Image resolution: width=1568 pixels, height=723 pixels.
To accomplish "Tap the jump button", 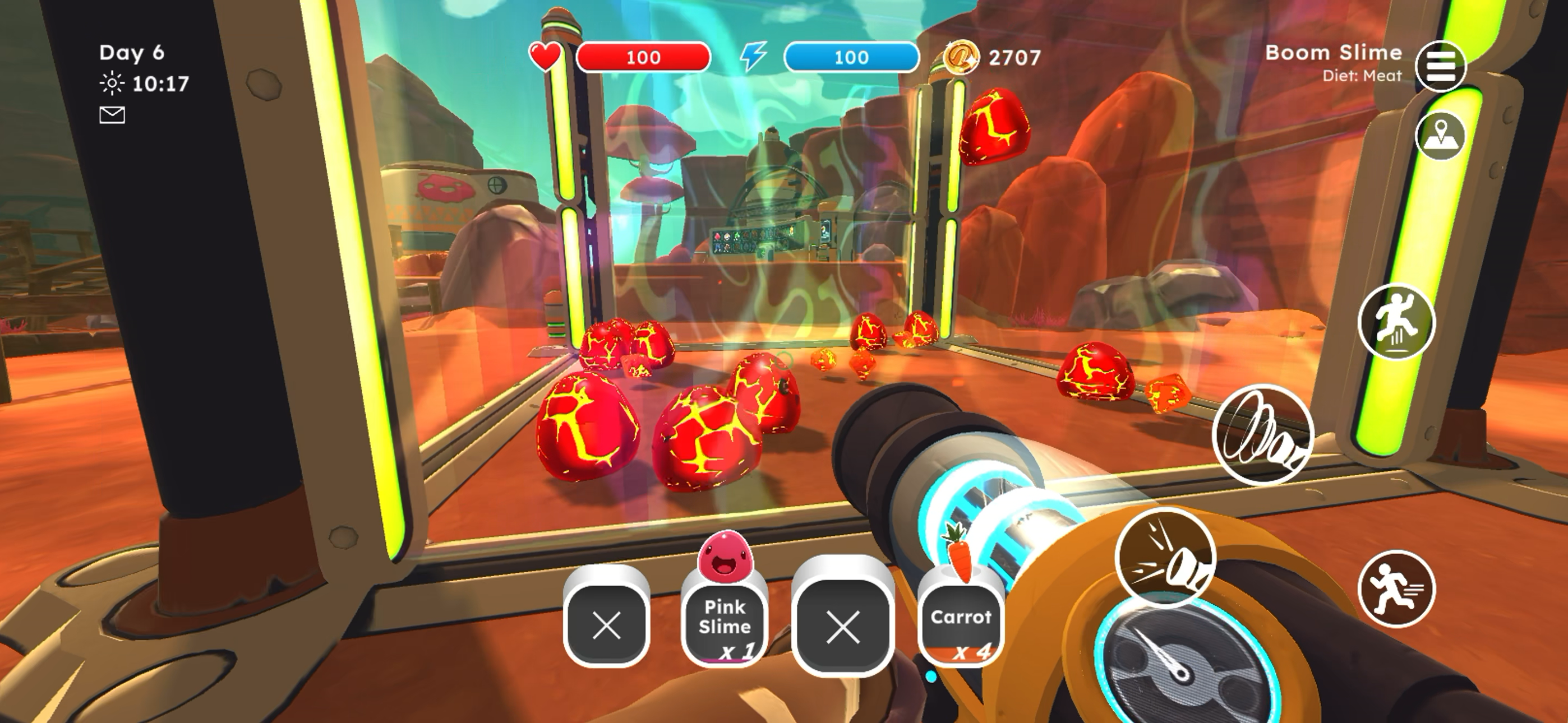I will (1396, 321).
